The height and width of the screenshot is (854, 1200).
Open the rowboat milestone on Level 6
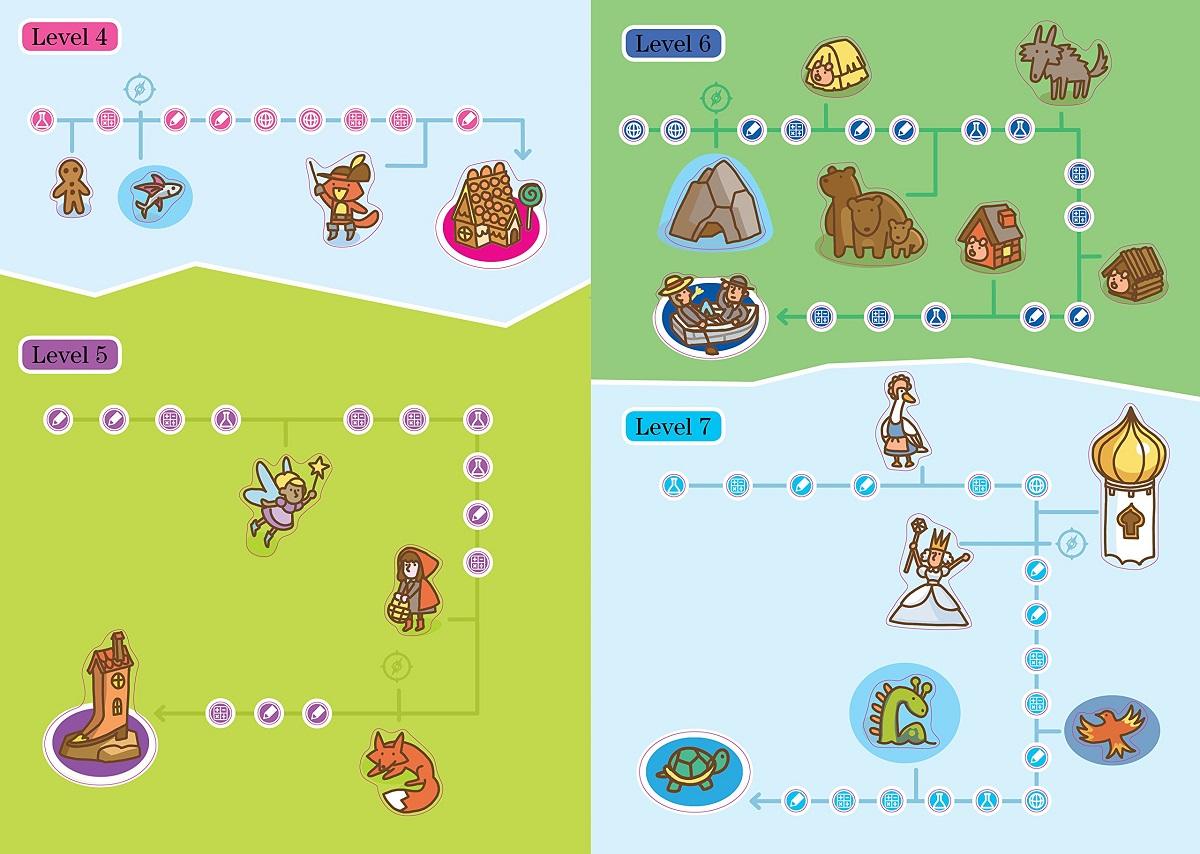709,311
